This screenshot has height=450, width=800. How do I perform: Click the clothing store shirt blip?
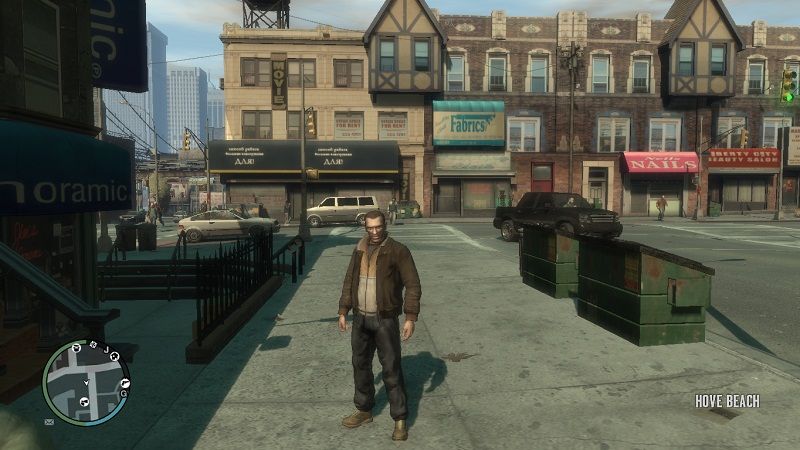click(77, 348)
